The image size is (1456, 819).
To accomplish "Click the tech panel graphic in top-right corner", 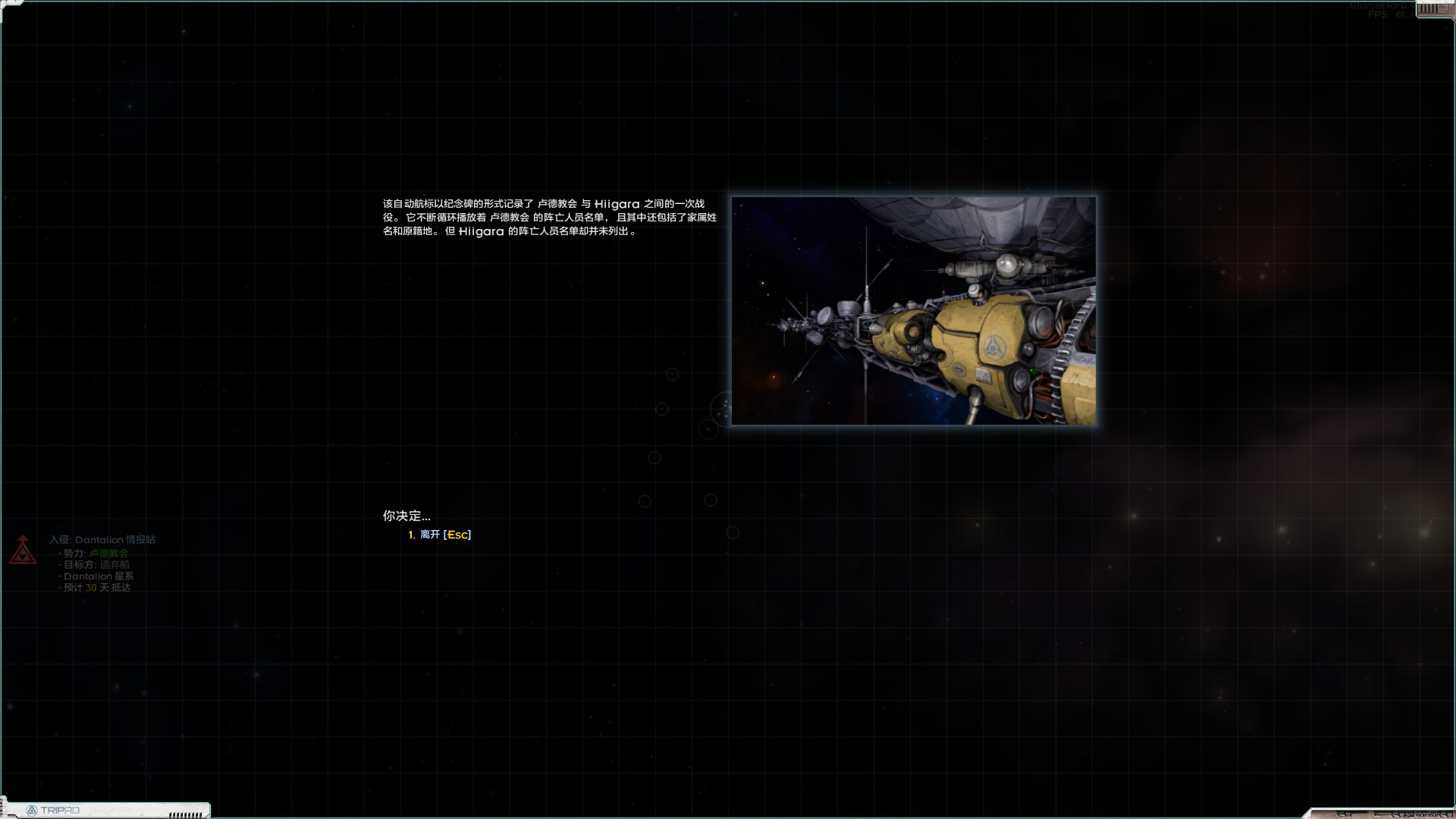I will (1437, 10).
